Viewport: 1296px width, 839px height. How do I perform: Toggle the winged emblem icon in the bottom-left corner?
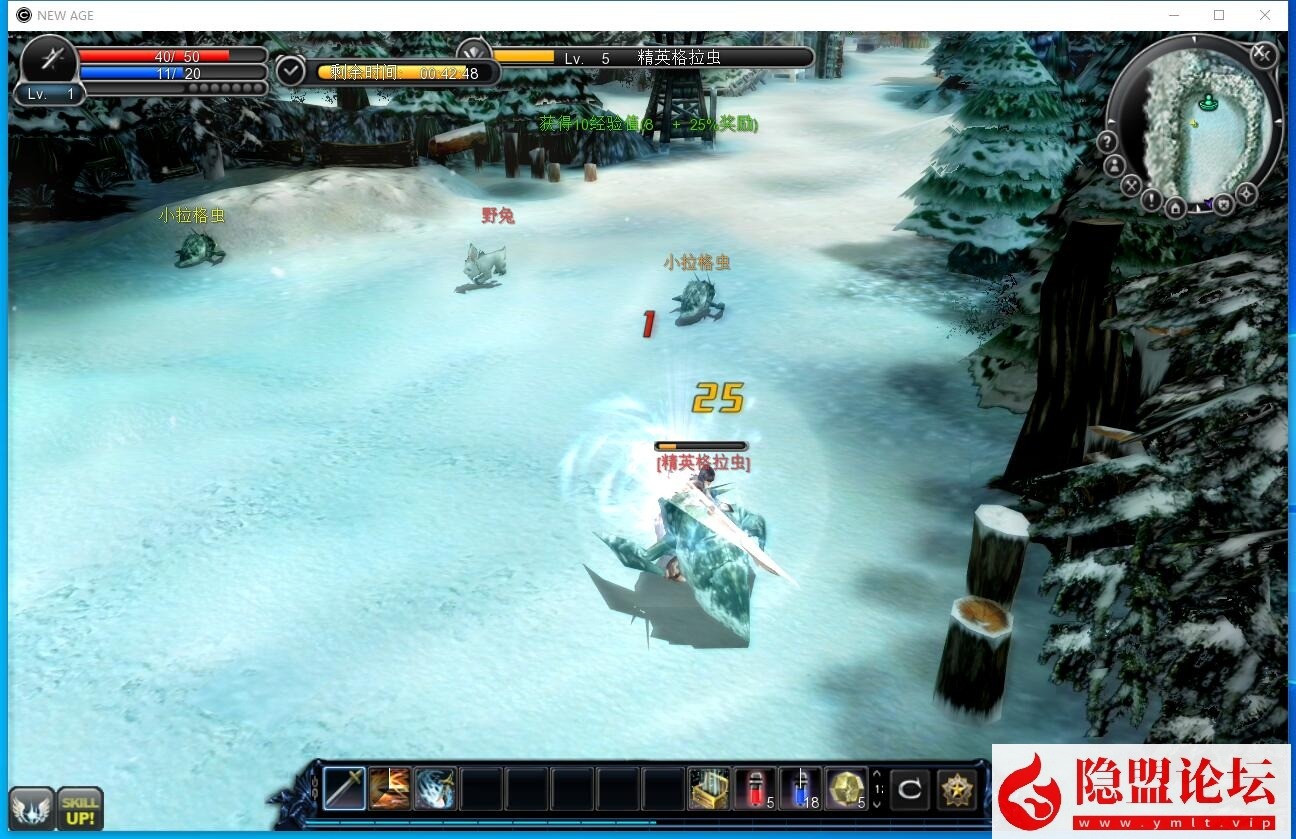pyautogui.click(x=32, y=807)
